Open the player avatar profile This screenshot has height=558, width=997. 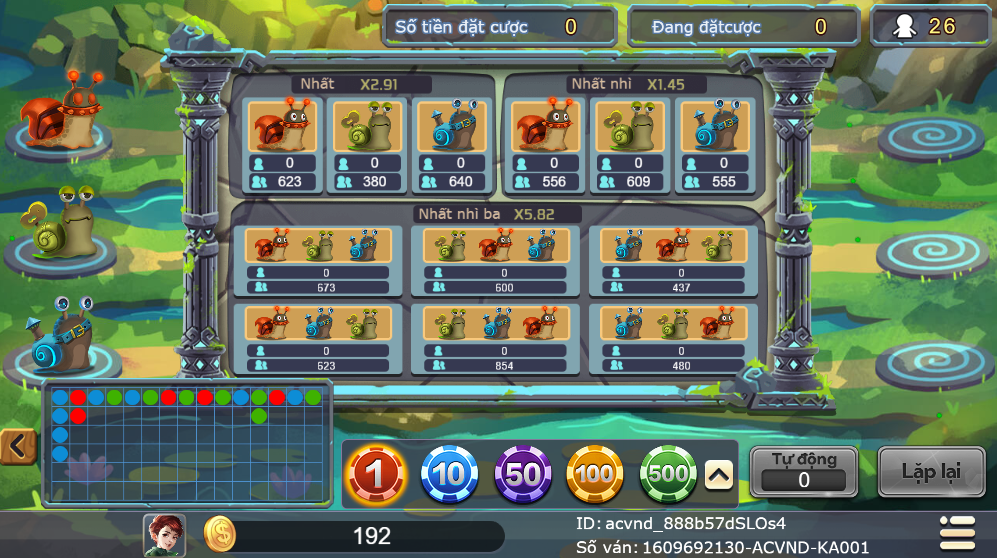point(164,535)
